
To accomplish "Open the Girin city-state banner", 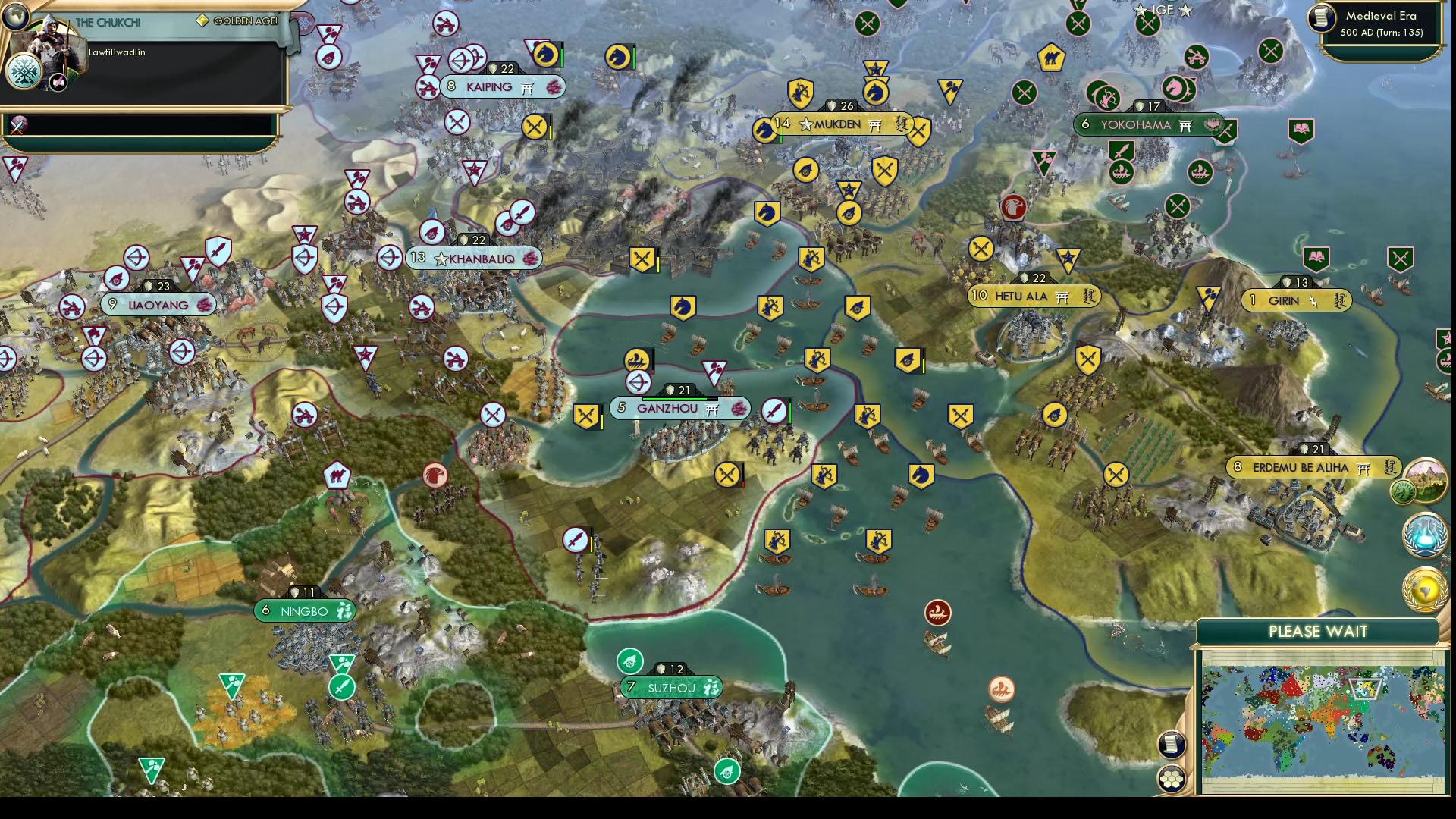I will click(x=1297, y=300).
